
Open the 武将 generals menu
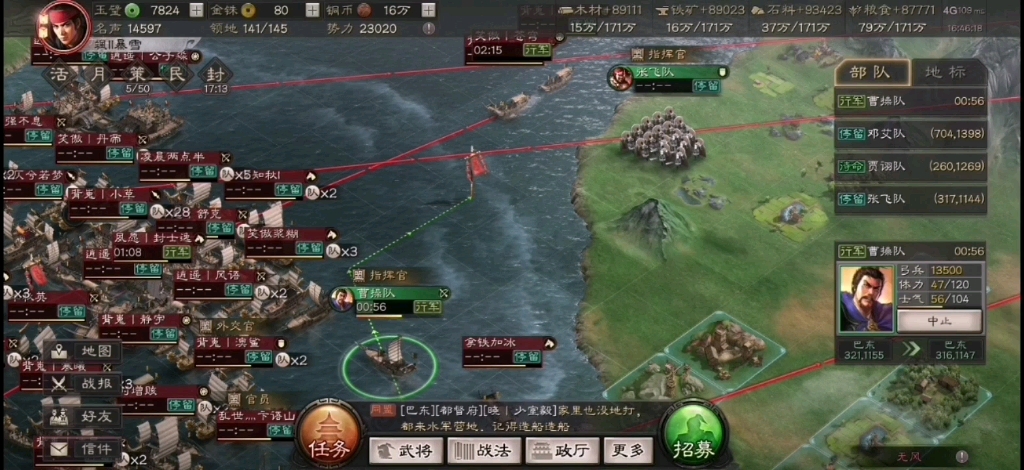pyautogui.click(x=405, y=451)
